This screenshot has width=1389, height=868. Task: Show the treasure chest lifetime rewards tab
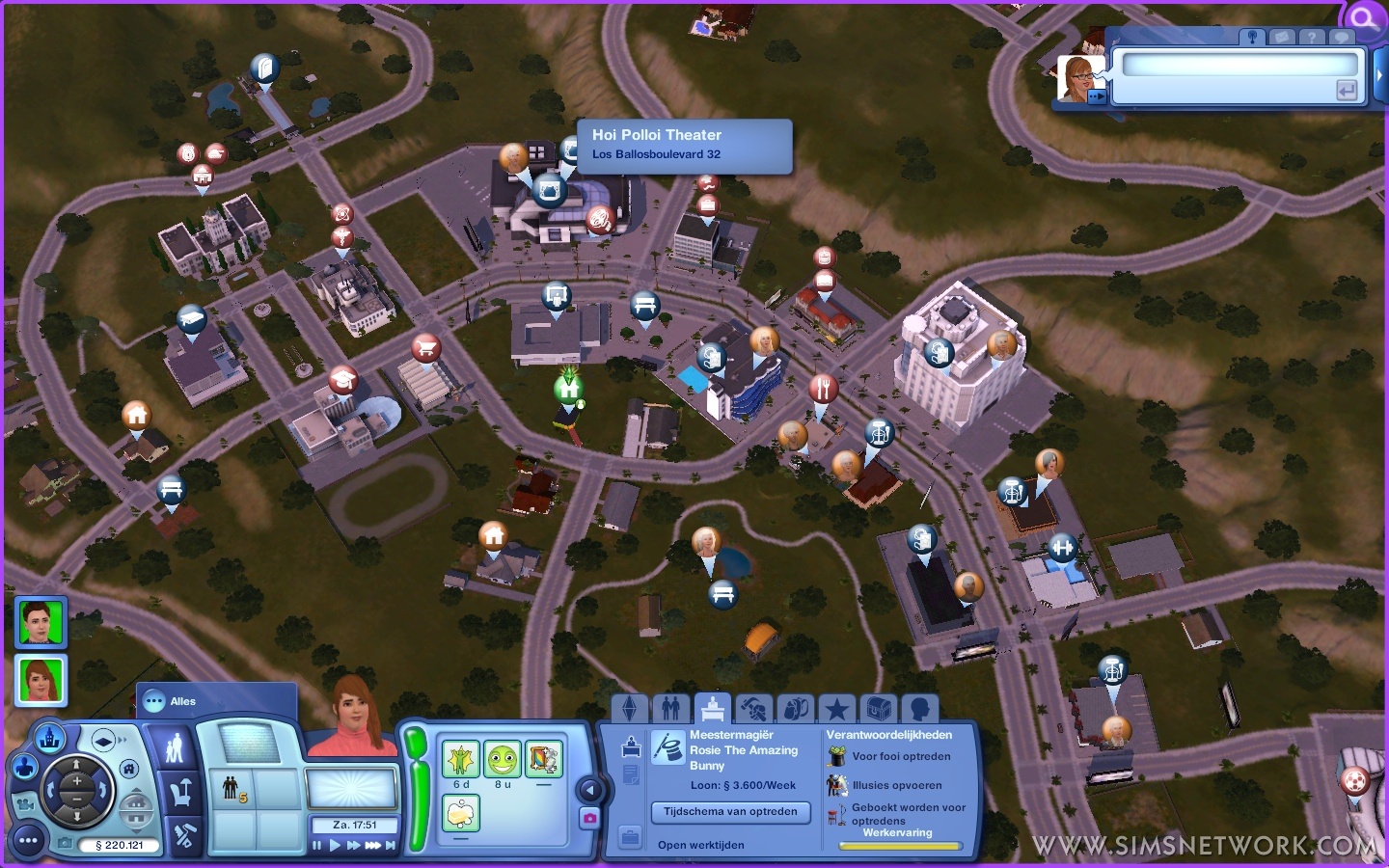[878, 710]
